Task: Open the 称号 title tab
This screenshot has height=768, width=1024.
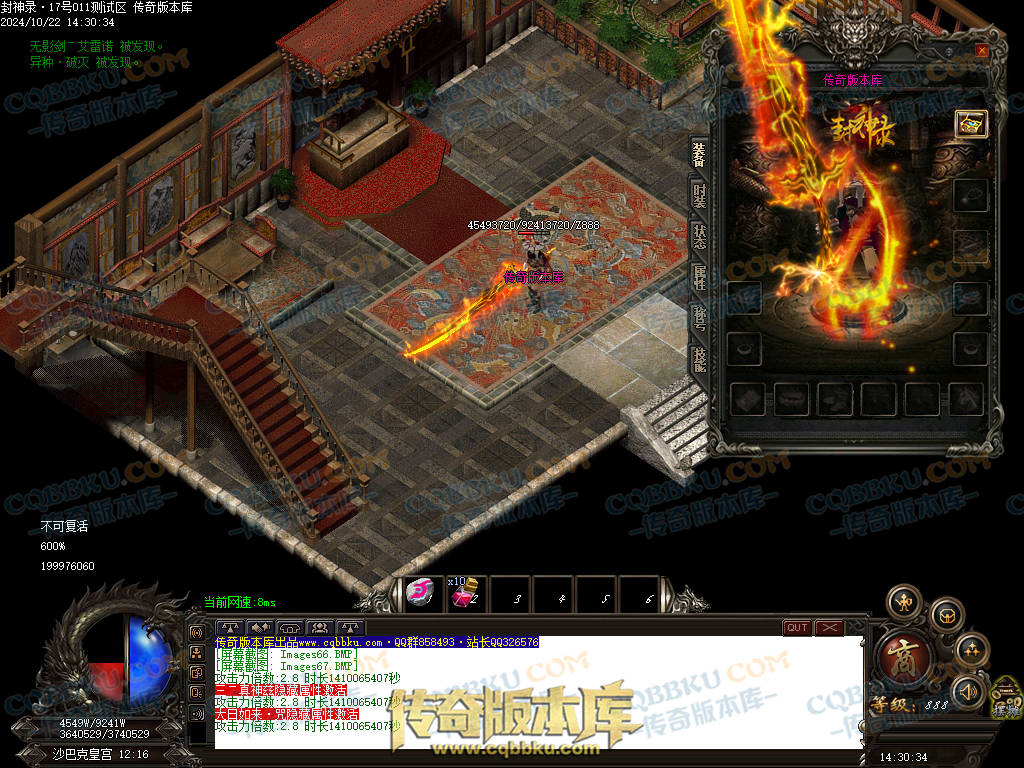Action: pos(699,320)
